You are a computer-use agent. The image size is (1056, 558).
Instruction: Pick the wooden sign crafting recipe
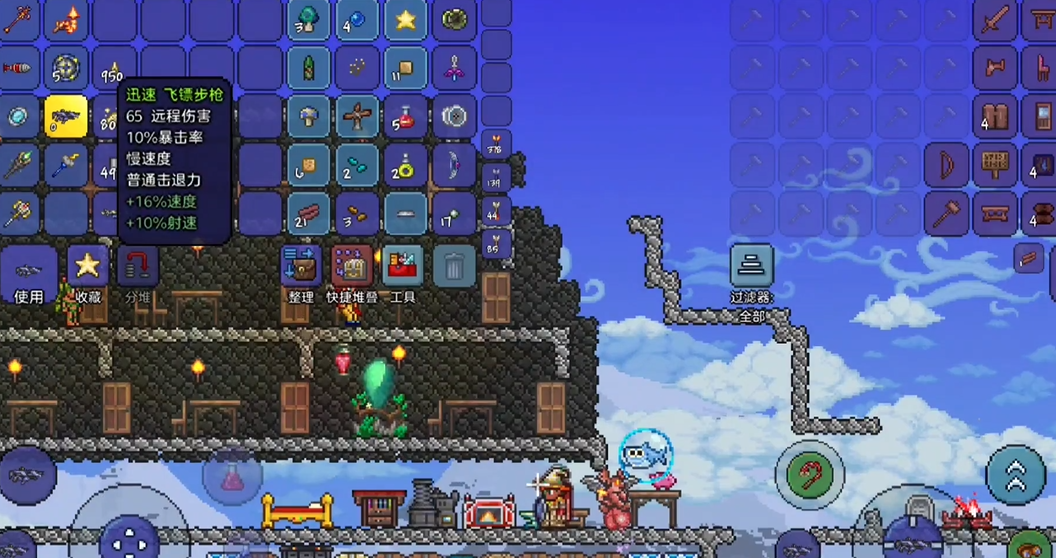coord(994,165)
